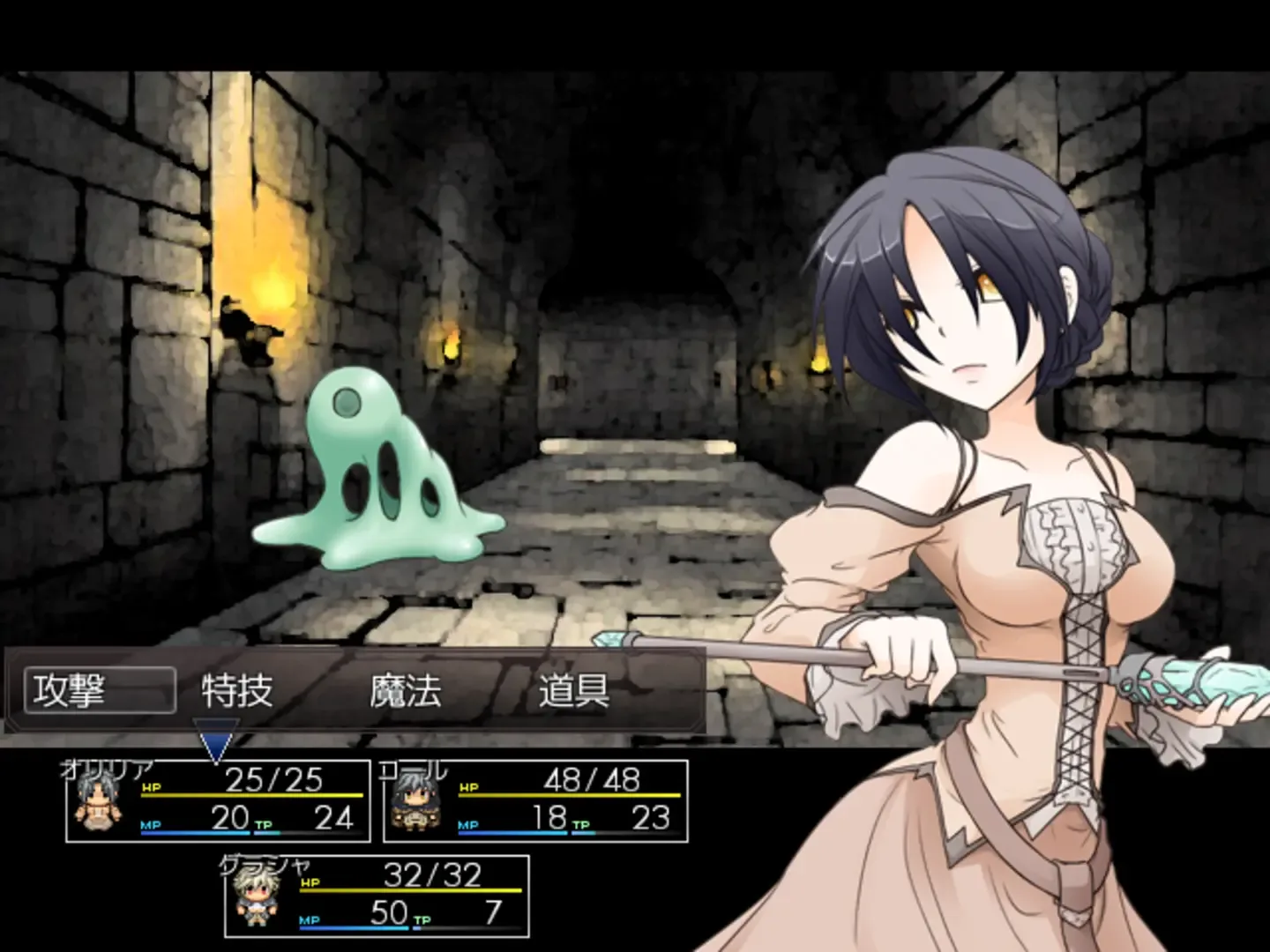1270x952 pixels.
Task: Click the MP label in Cole's status window
Action: click(467, 827)
